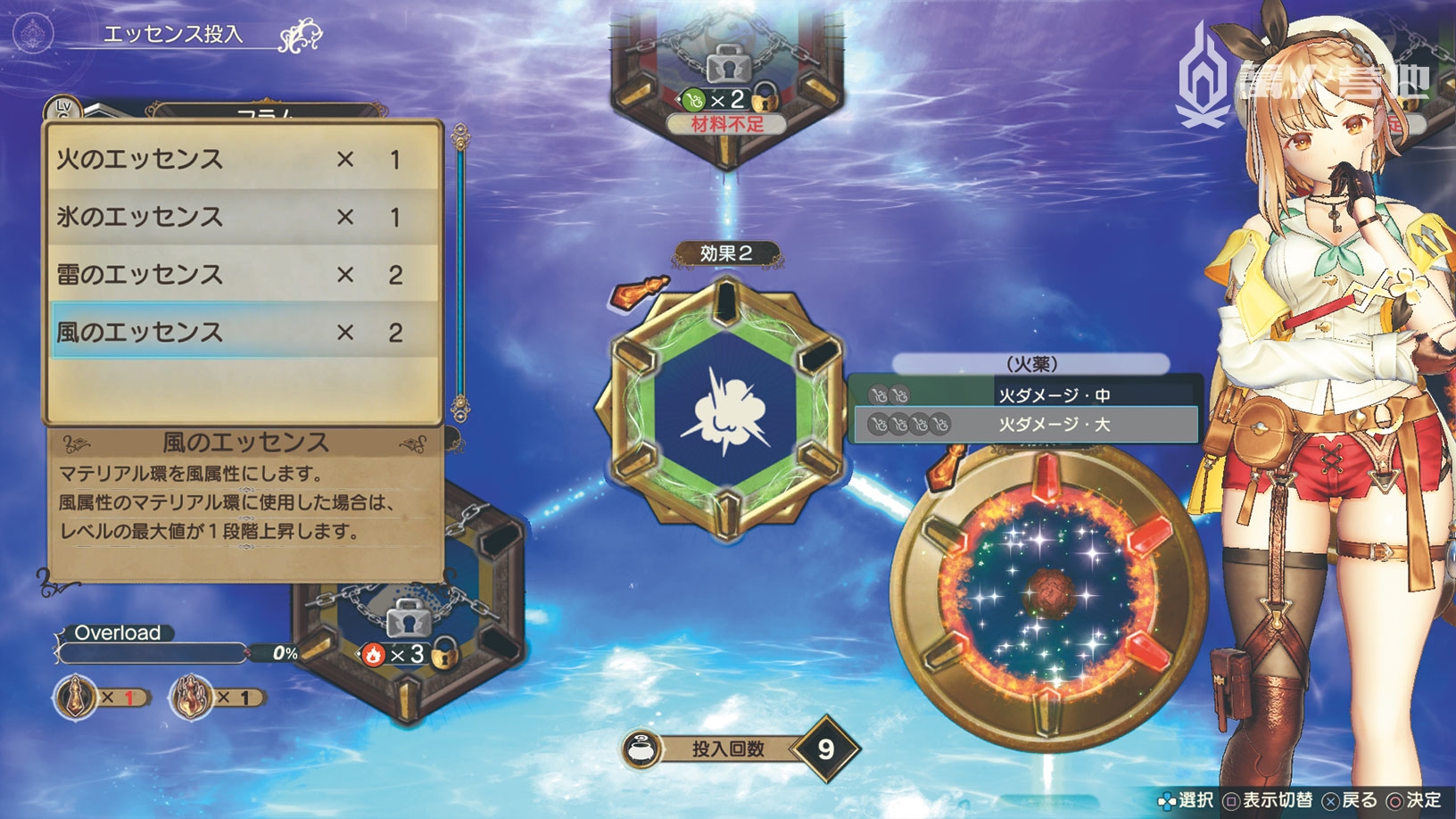The image size is (1456, 819).
Task: Choose the 氷のエッセンス entry
Action: 243,217
